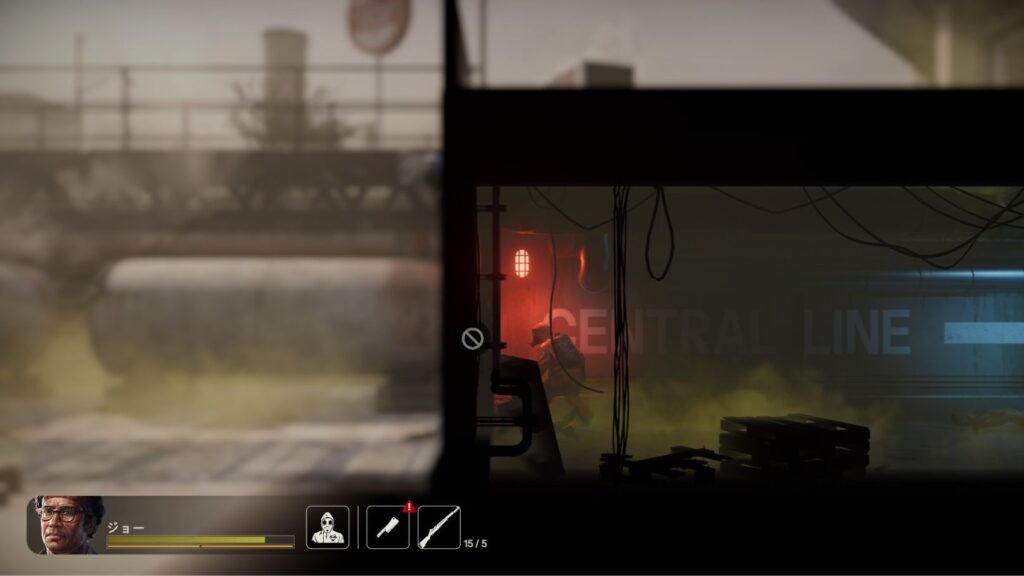
Task: Select the gas mask hazmat suit slot
Action: pos(327,527)
